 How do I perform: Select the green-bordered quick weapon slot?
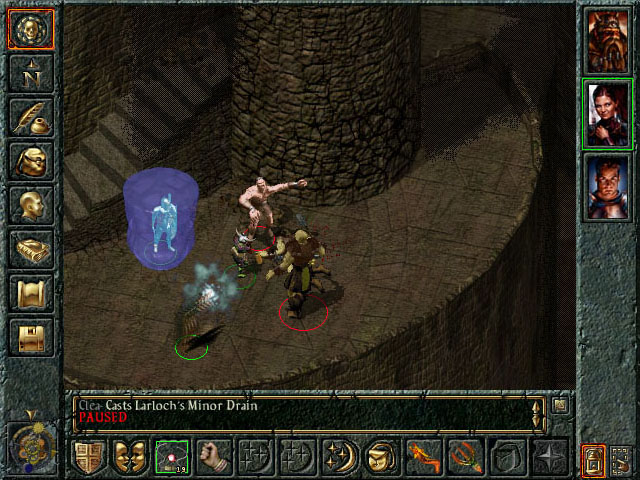coord(172,457)
